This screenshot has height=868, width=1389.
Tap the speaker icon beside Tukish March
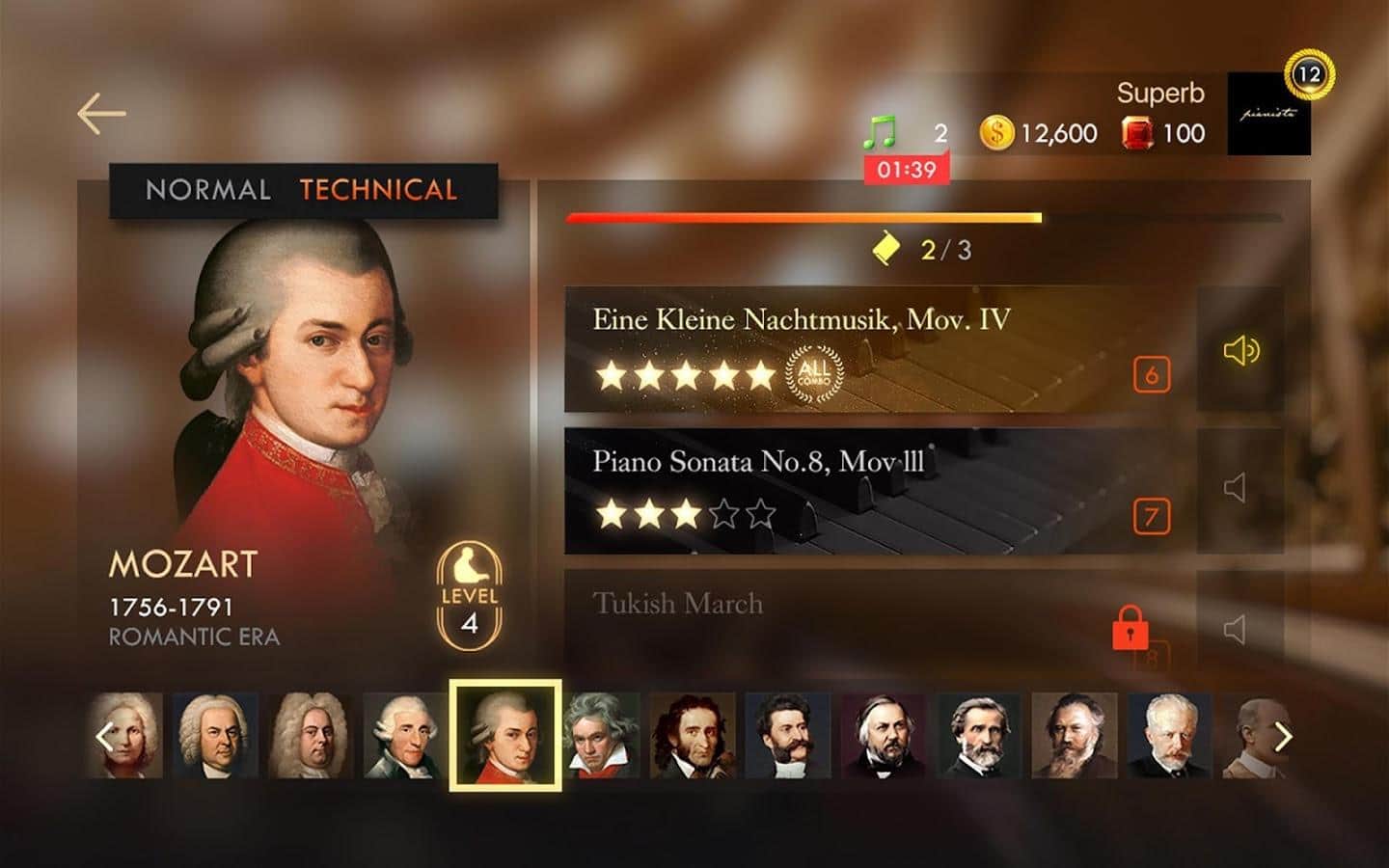click(1236, 630)
